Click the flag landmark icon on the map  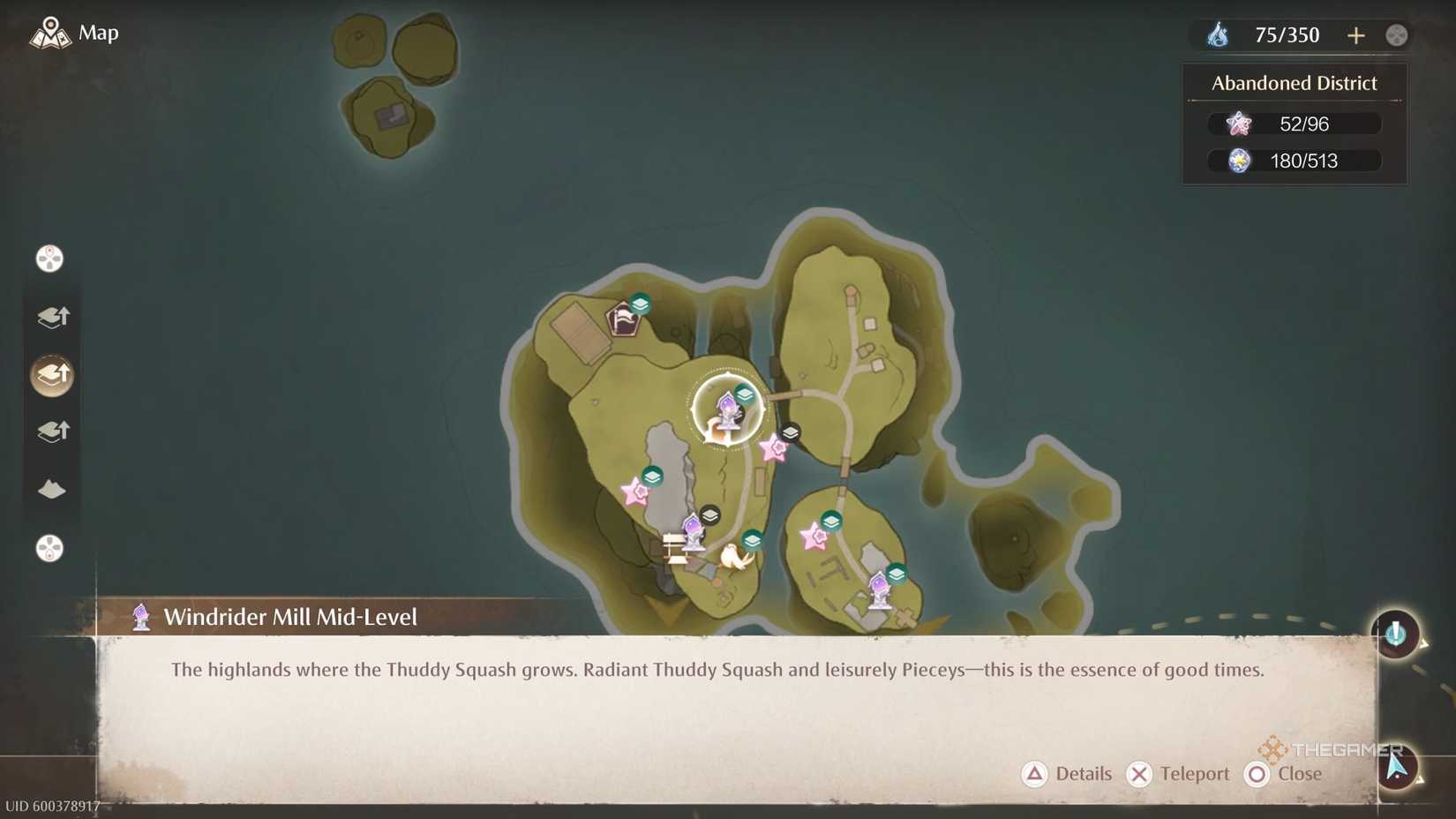(623, 320)
